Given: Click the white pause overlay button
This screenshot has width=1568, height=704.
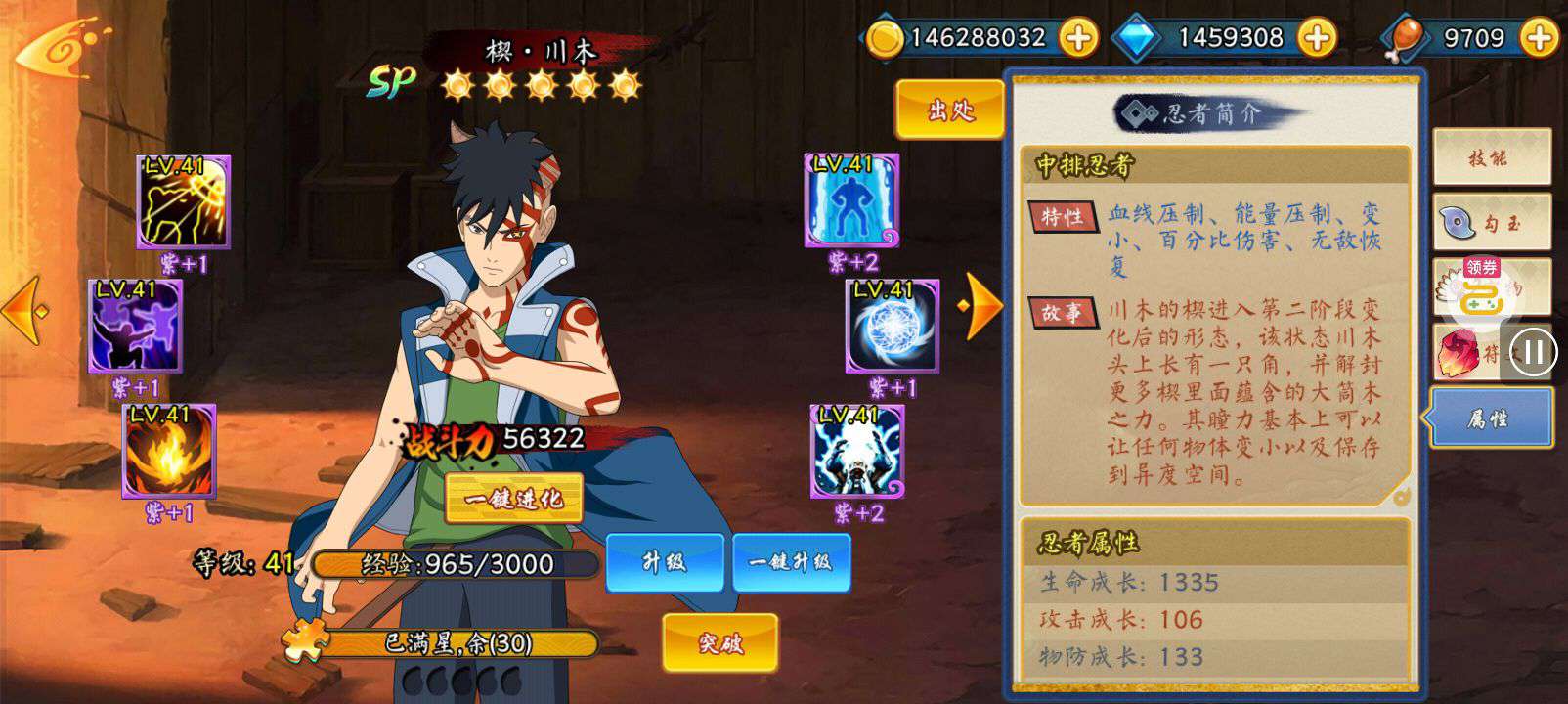Looking at the screenshot, I should click(x=1533, y=351).
